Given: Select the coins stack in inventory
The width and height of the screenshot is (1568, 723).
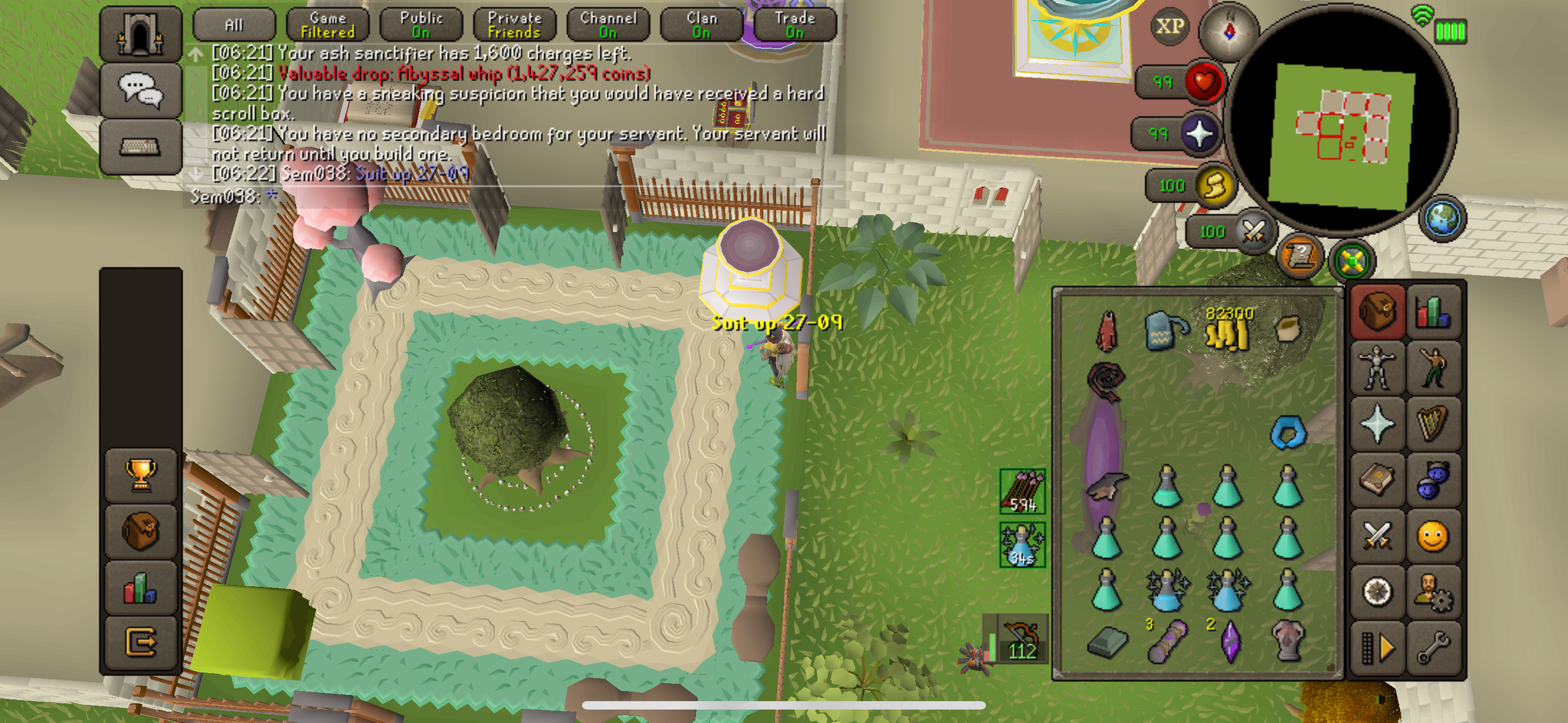Looking at the screenshot, I should [1228, 329].
